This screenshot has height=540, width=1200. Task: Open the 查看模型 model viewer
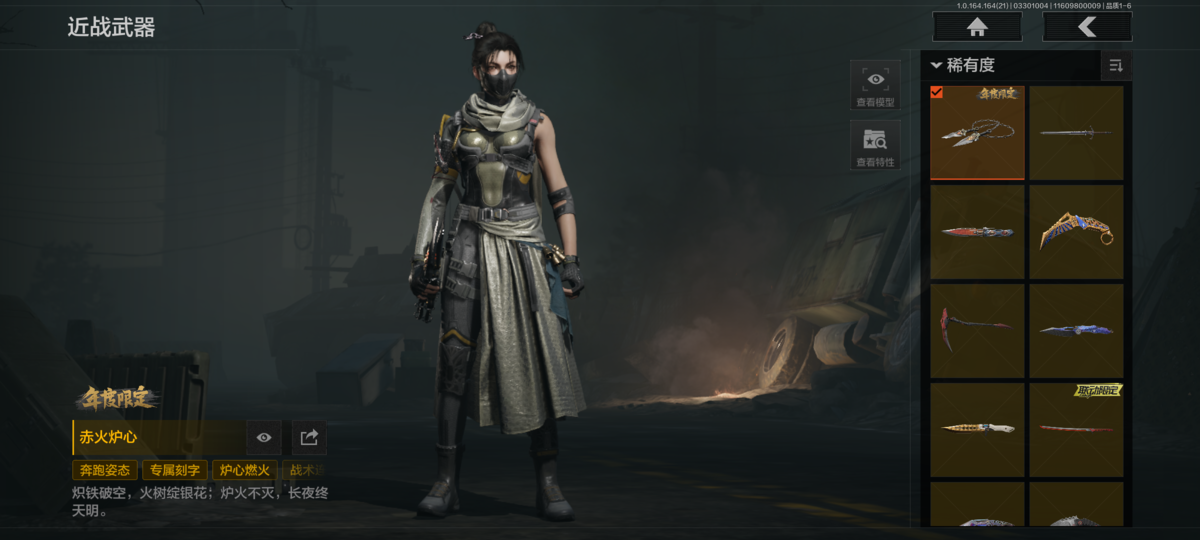click(875, 85)
